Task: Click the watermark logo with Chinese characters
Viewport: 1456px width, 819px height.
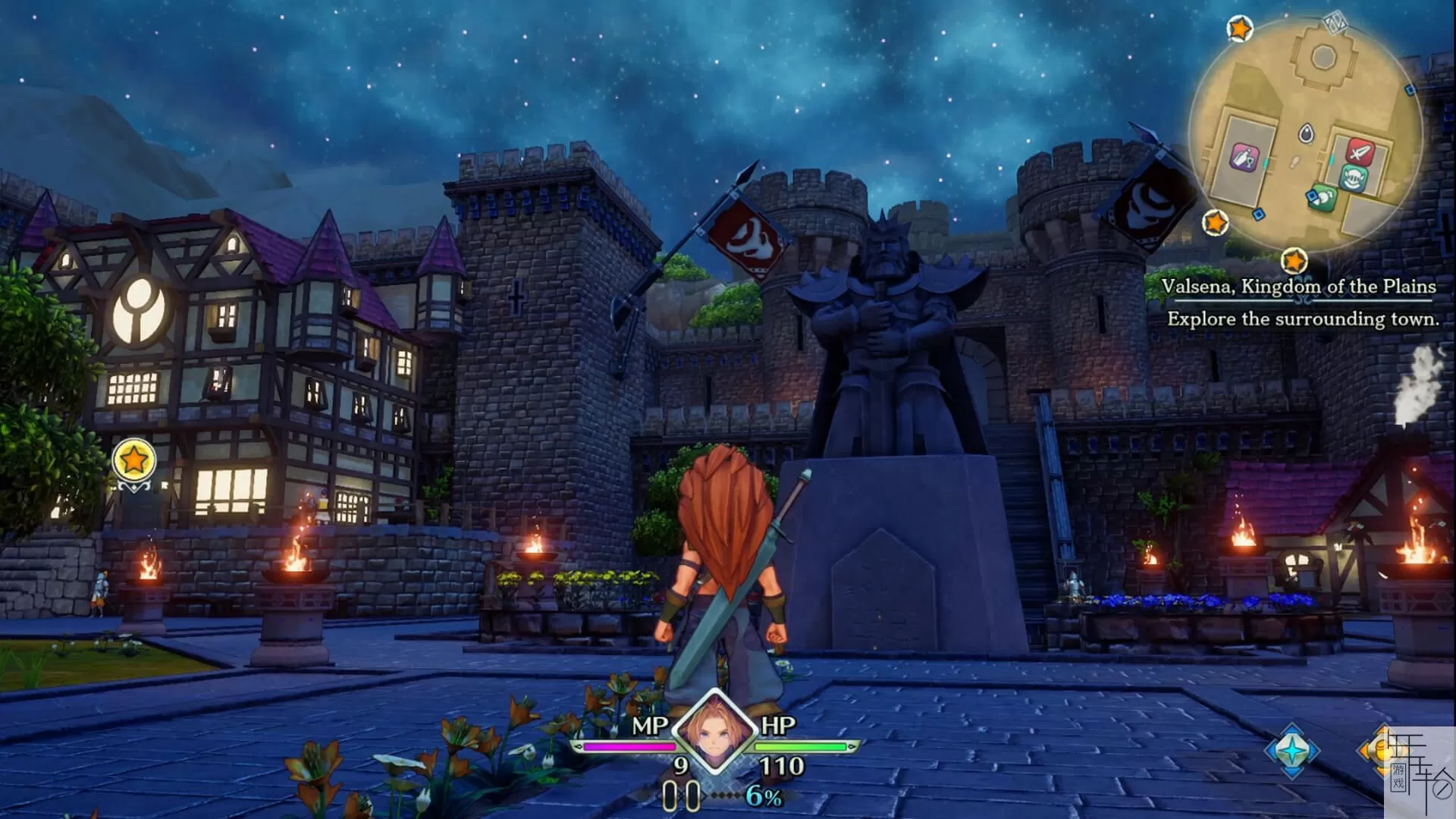Action: [1420, 773]
